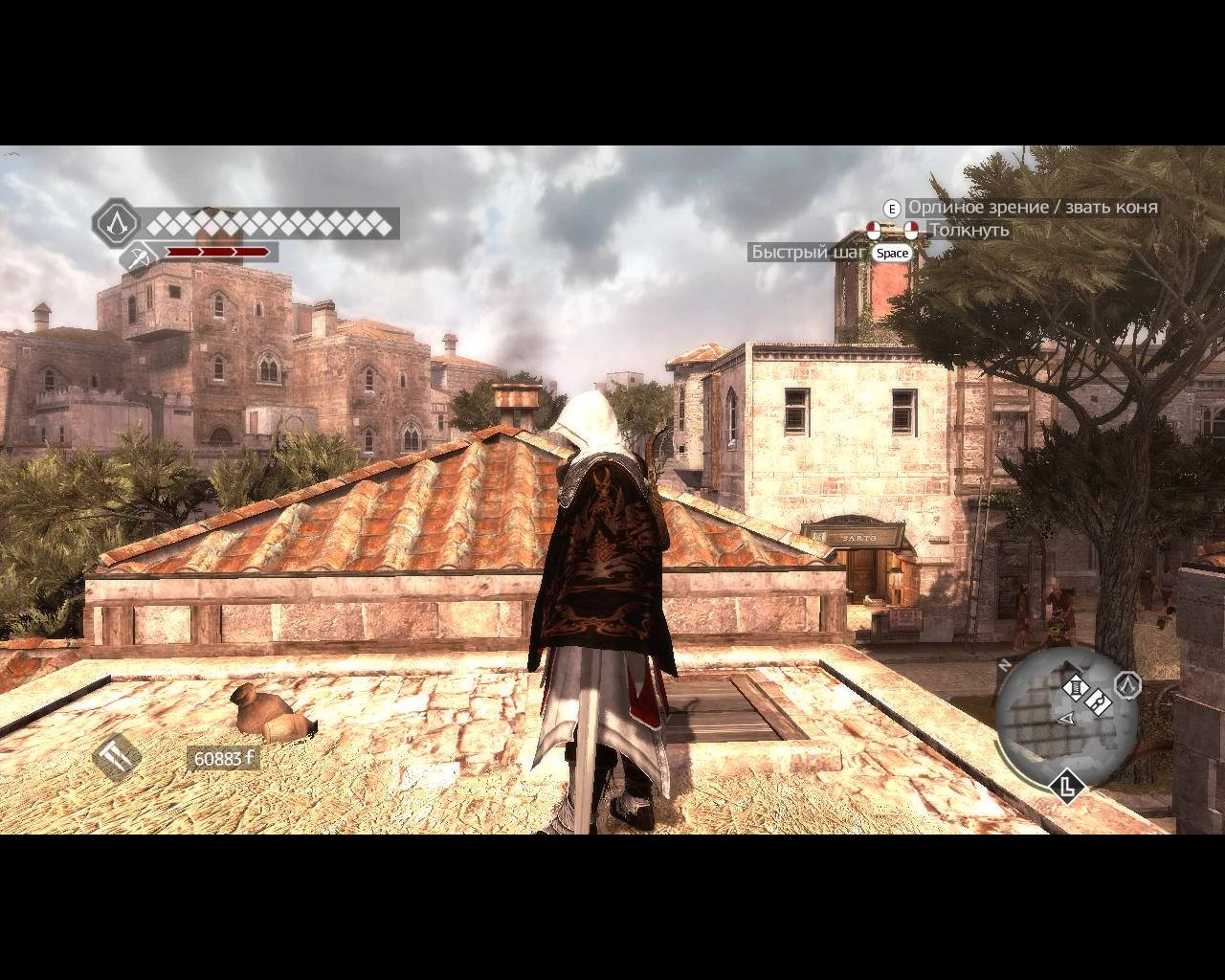Click the left mouse button prompt beside Толкнуть

pos(874,230)
